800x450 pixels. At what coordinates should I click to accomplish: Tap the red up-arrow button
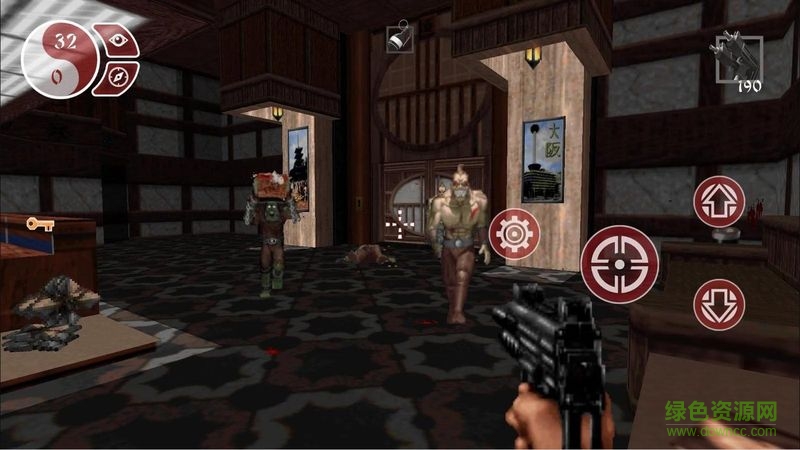719,202
